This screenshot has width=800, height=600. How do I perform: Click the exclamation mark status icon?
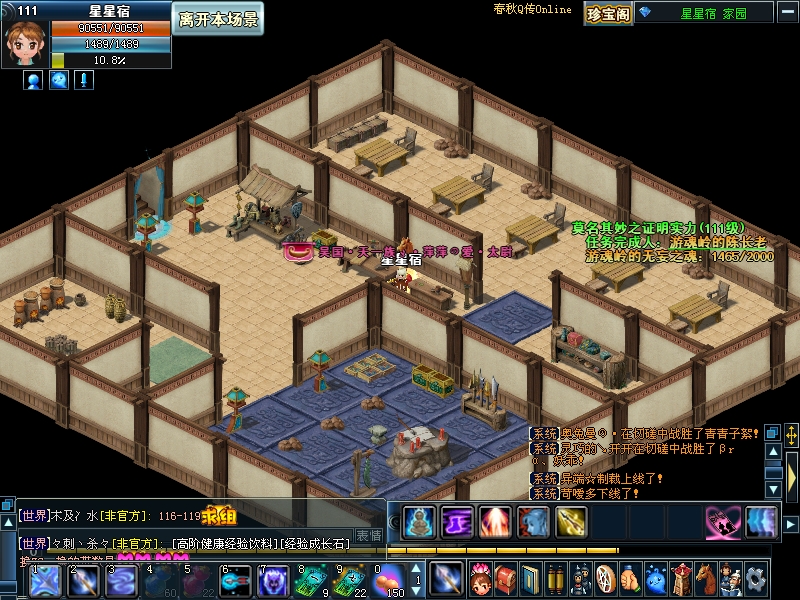pos(84,81)
